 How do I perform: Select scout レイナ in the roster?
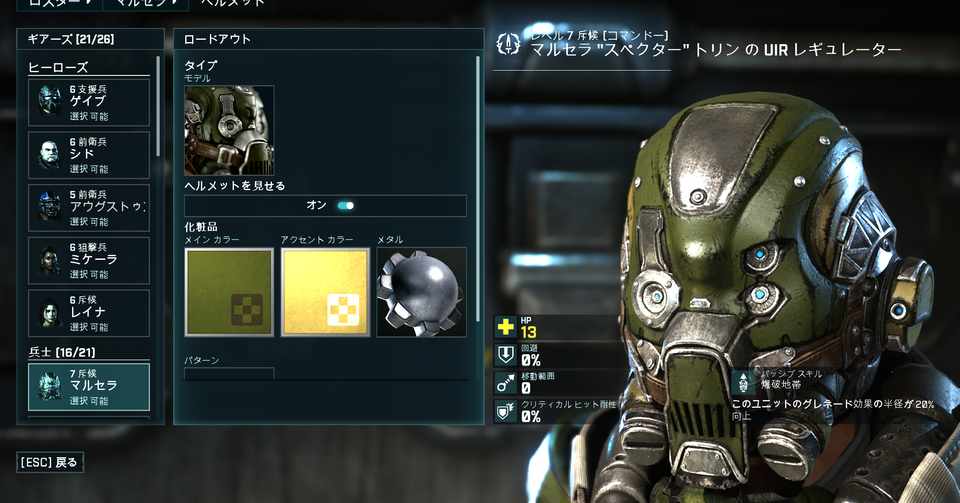[x=88, y=313]
